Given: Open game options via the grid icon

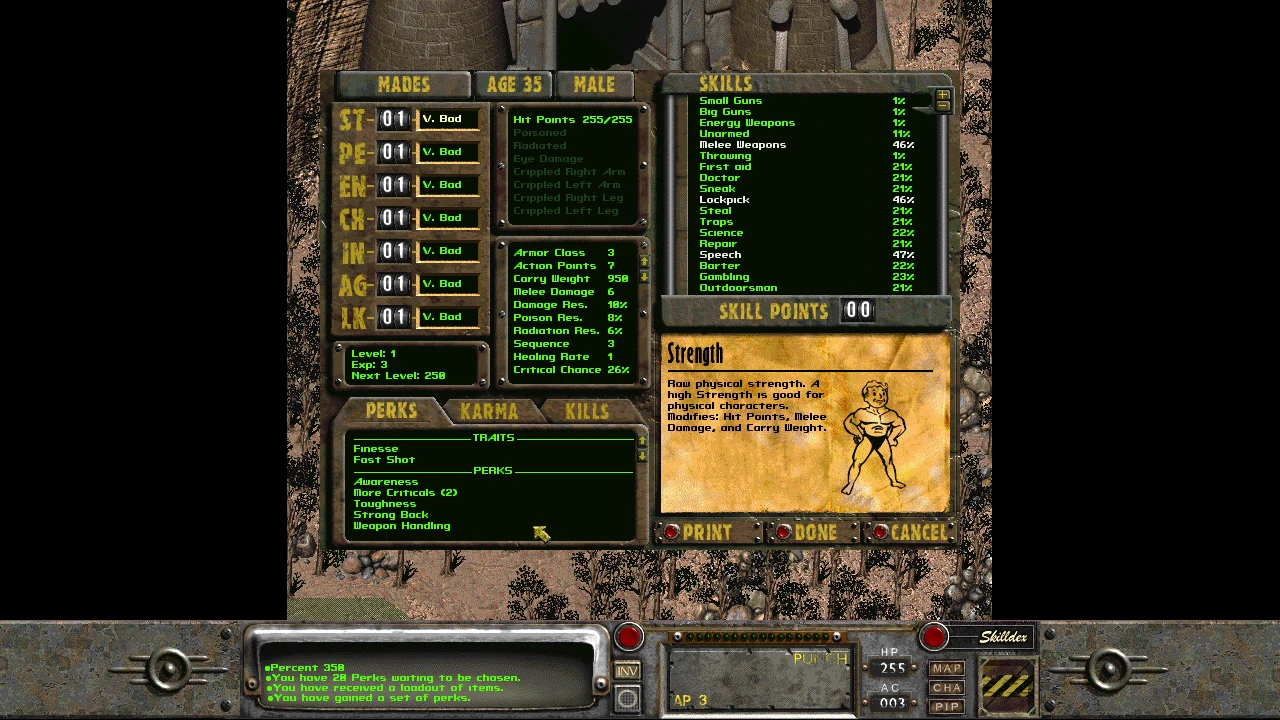Looking at the screenshot, I should click(627, 700).
